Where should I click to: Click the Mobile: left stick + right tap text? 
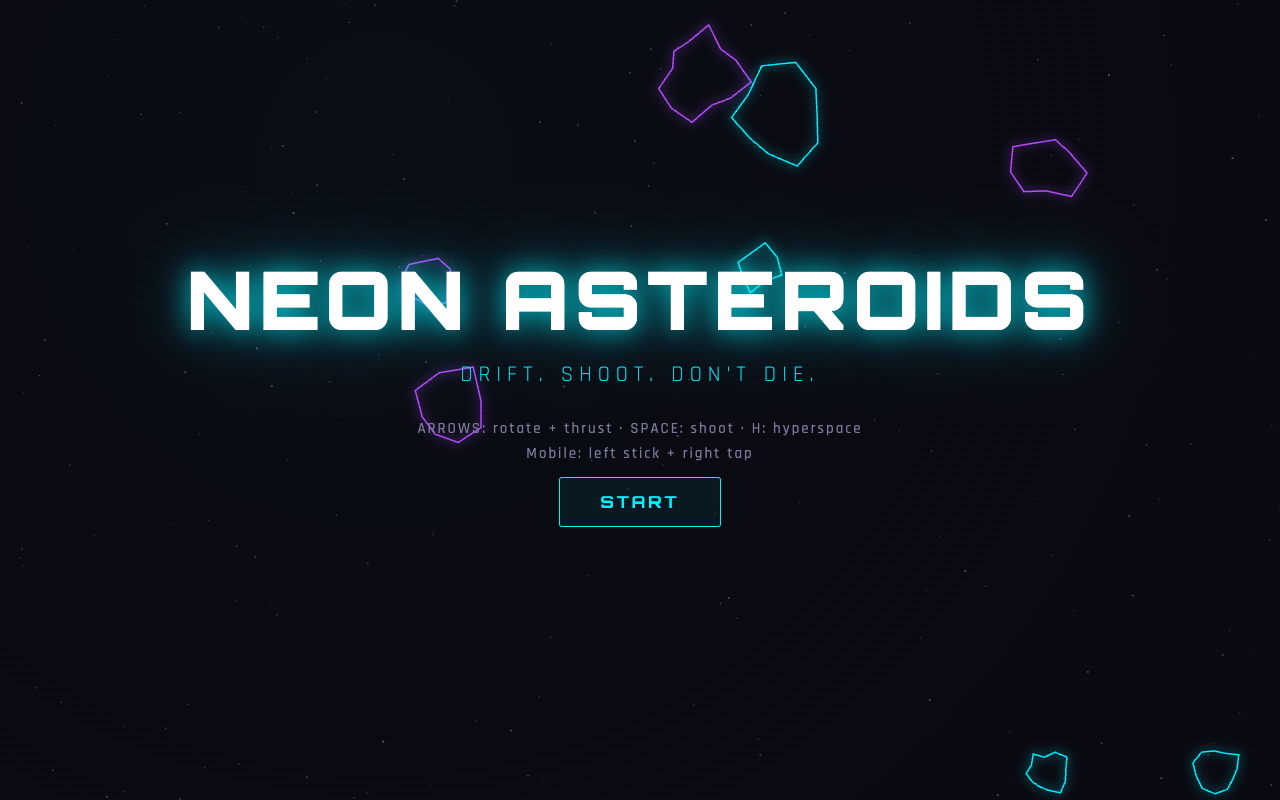click(639, 452)
